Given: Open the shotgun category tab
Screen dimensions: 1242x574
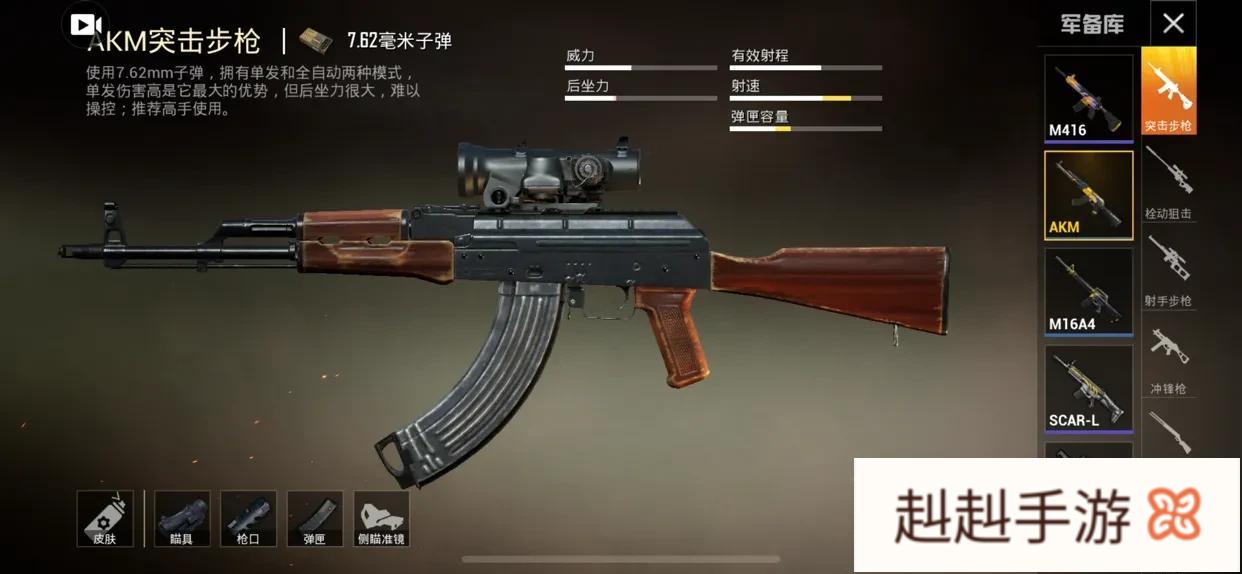Looking at the screenshot, I should 1168,433.
